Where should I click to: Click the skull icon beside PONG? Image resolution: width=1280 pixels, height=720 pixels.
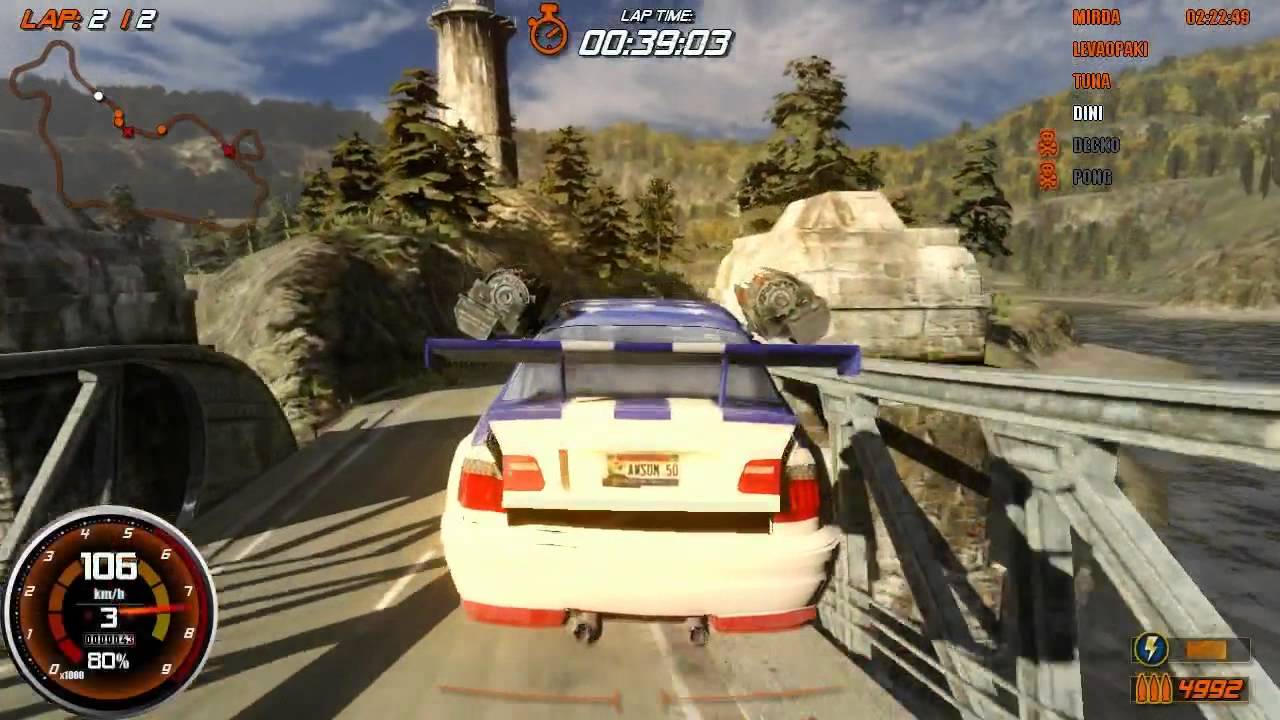[1048, 176]
